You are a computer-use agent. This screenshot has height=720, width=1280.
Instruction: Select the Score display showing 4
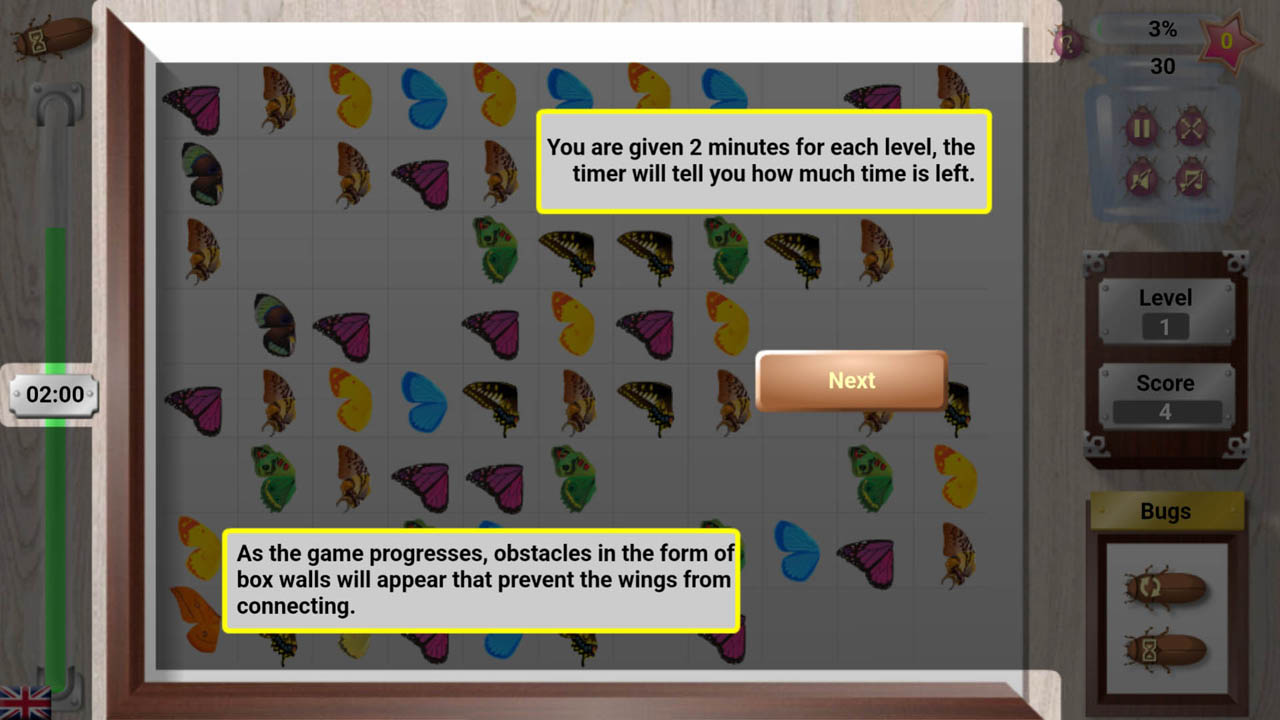(1166, 410)
